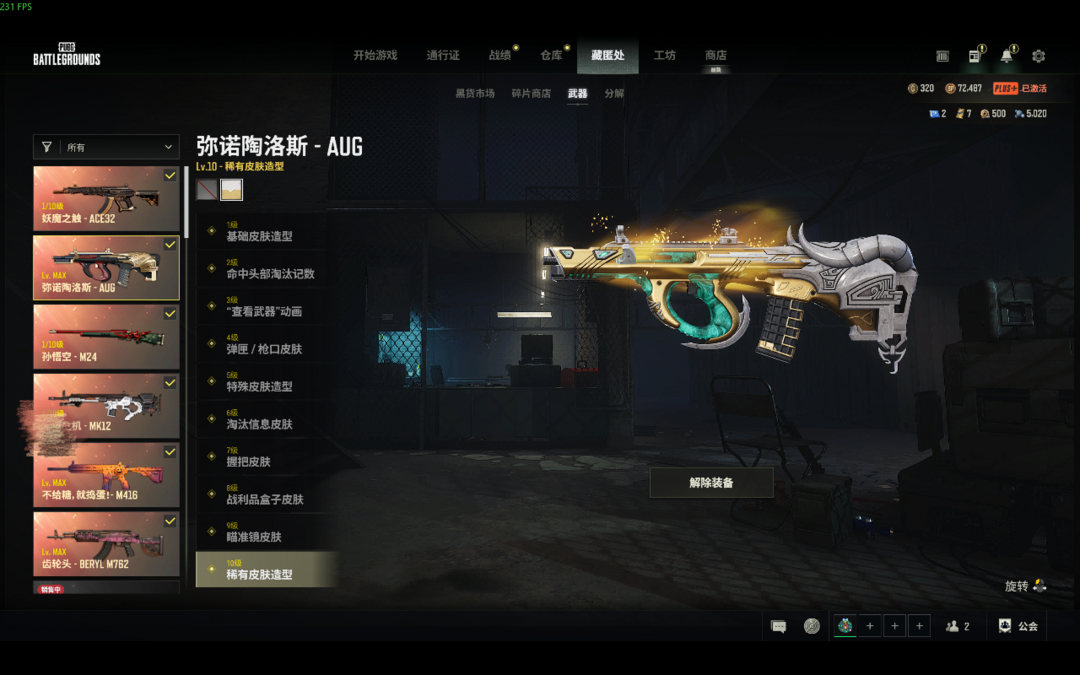
Task: Switch to the 通行证 pass tab
Action: coord(443,56)
